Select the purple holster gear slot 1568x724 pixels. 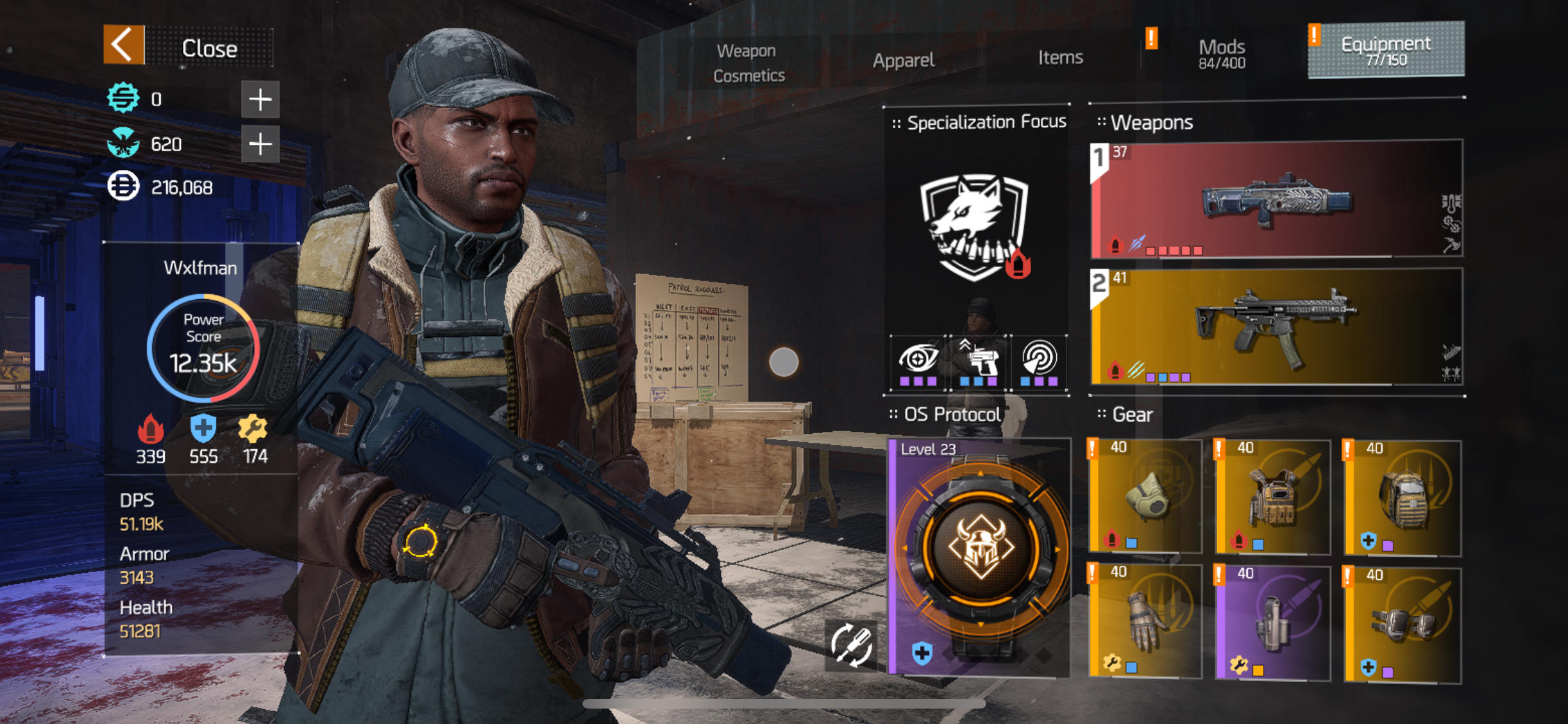1273,622
